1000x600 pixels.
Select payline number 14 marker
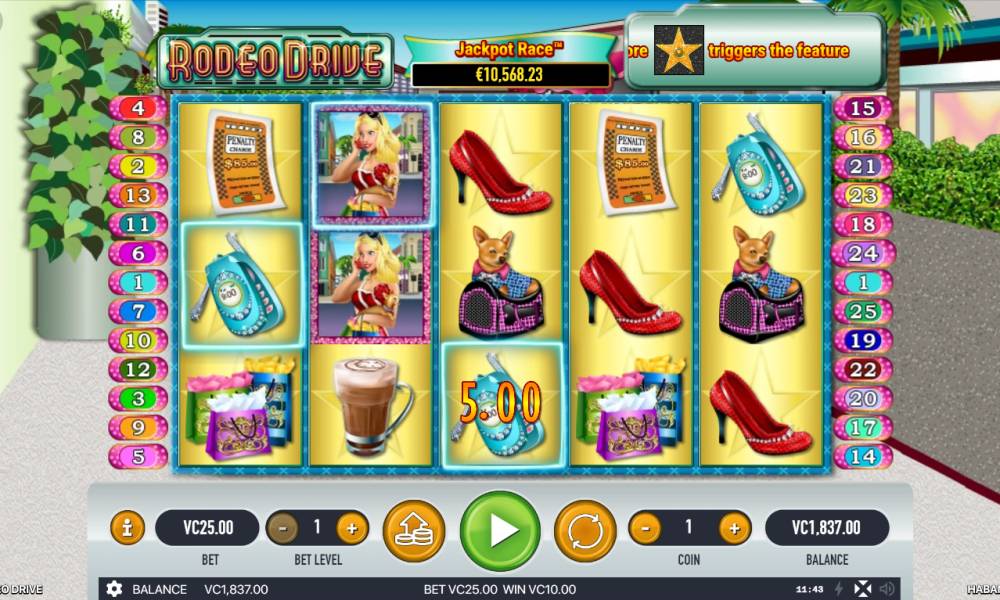861,457
